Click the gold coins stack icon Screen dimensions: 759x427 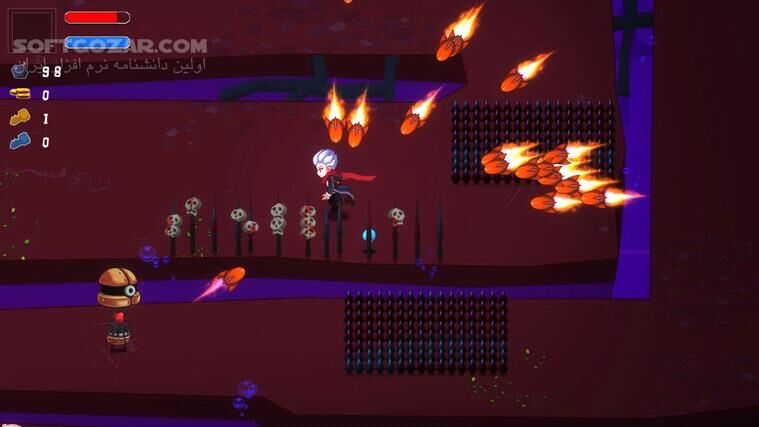(x=19, y=94)
